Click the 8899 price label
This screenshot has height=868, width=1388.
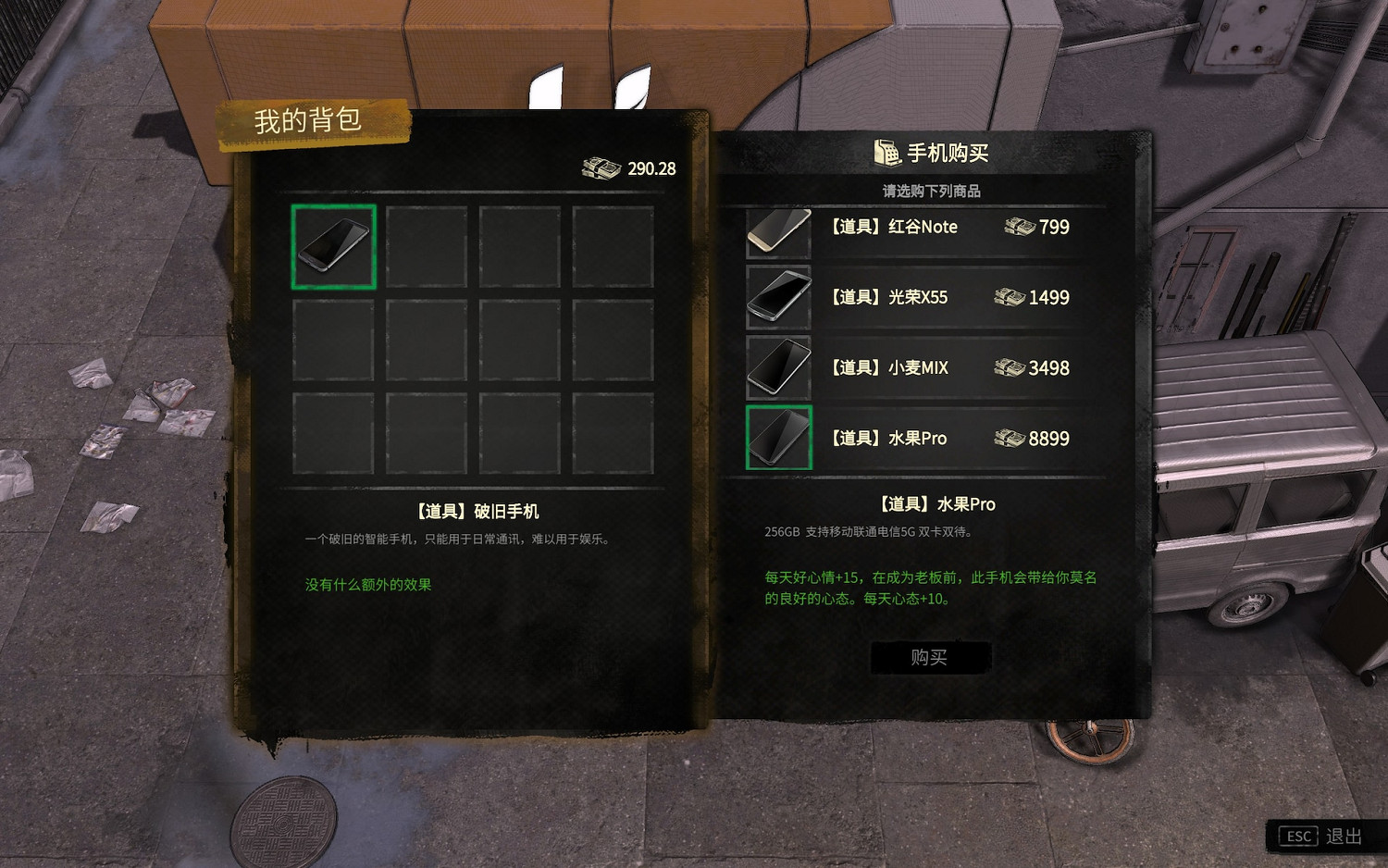pyautogui.click(x=1048, y=438)
